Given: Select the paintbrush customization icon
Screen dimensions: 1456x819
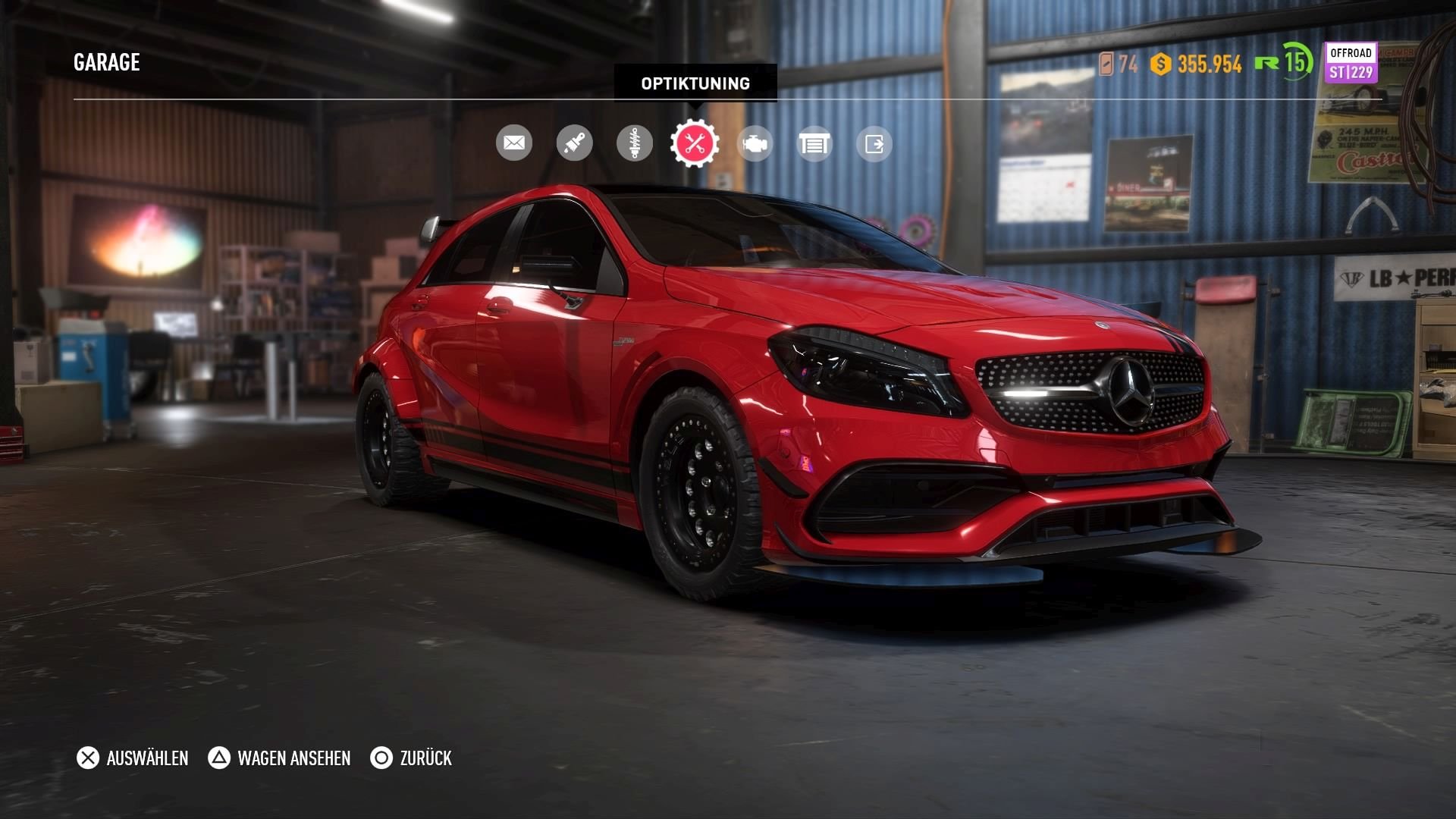Looking at the screenshot, I should click(x=574, y=143).
